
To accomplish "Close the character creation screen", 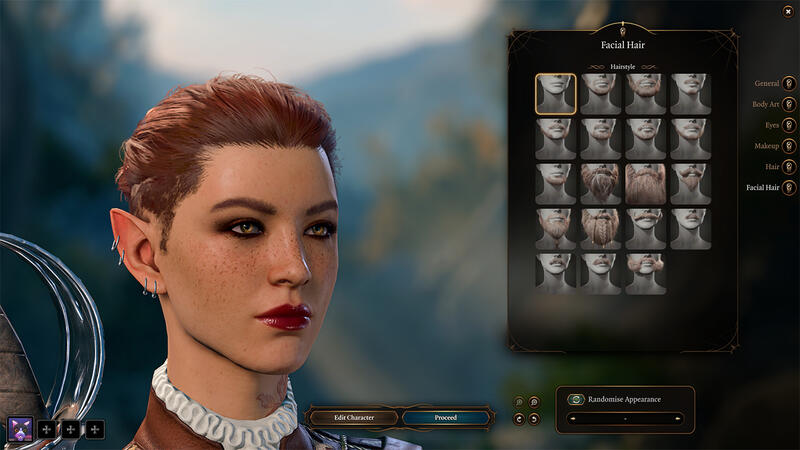I will [788, 11].
